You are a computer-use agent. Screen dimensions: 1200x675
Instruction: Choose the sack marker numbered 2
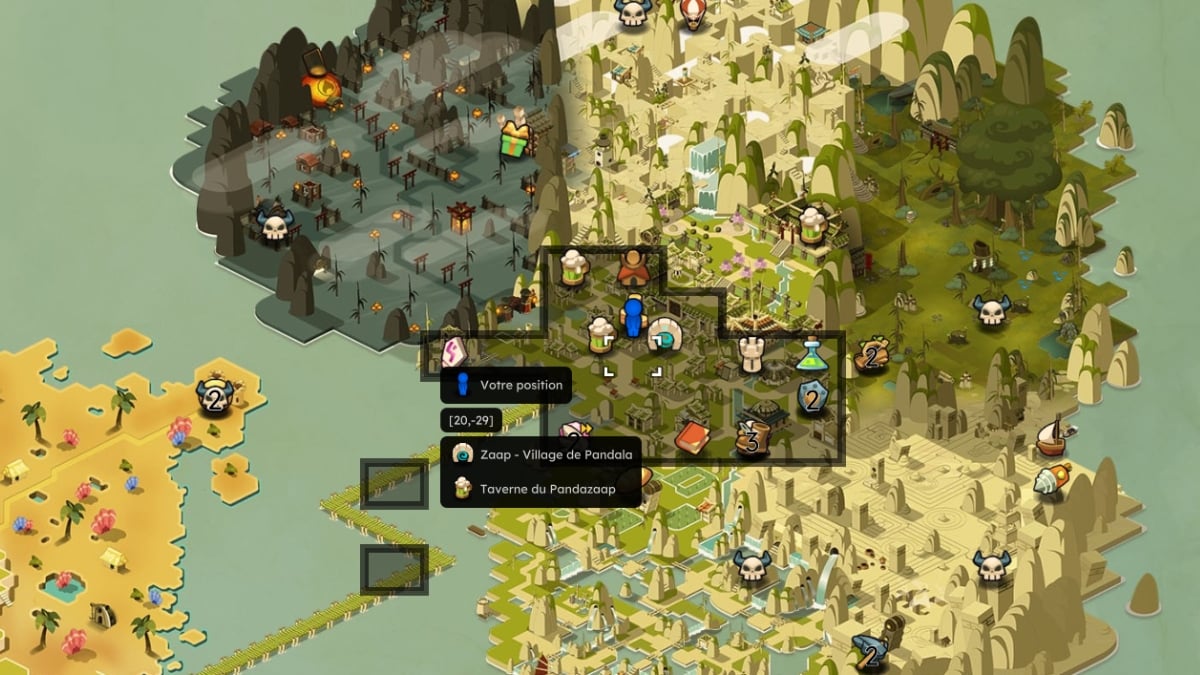874,354
